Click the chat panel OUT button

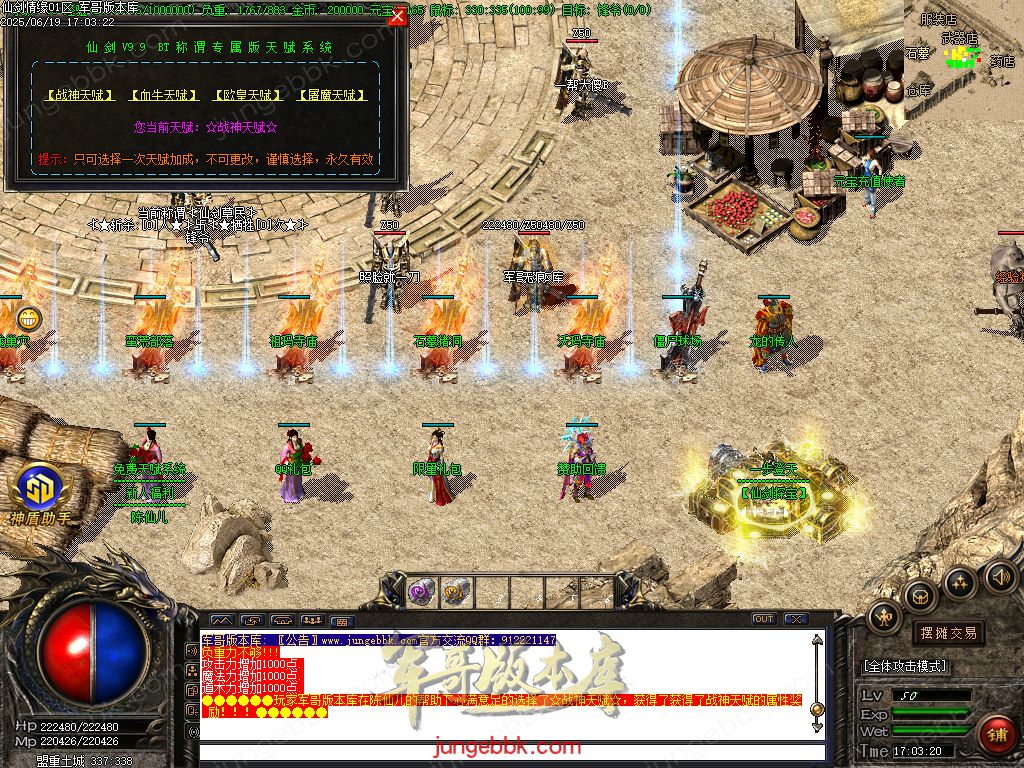[764, 619]
